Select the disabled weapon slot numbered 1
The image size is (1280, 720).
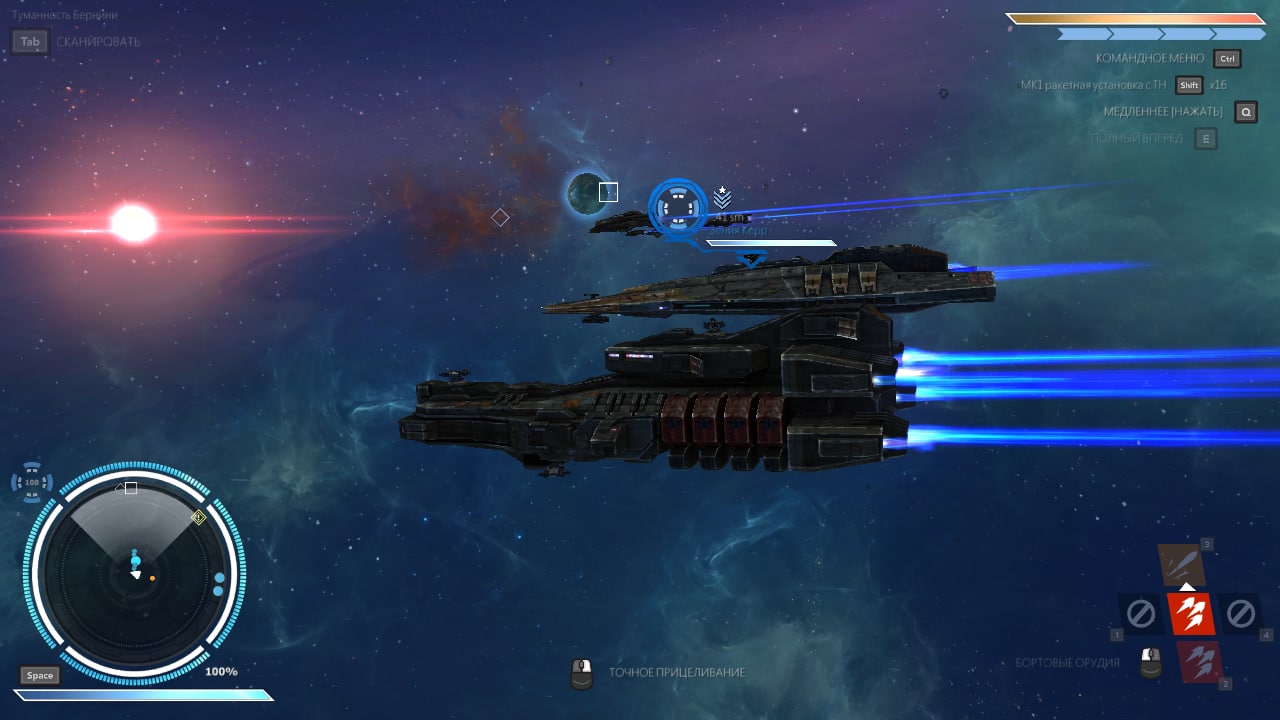[1140, 613]
